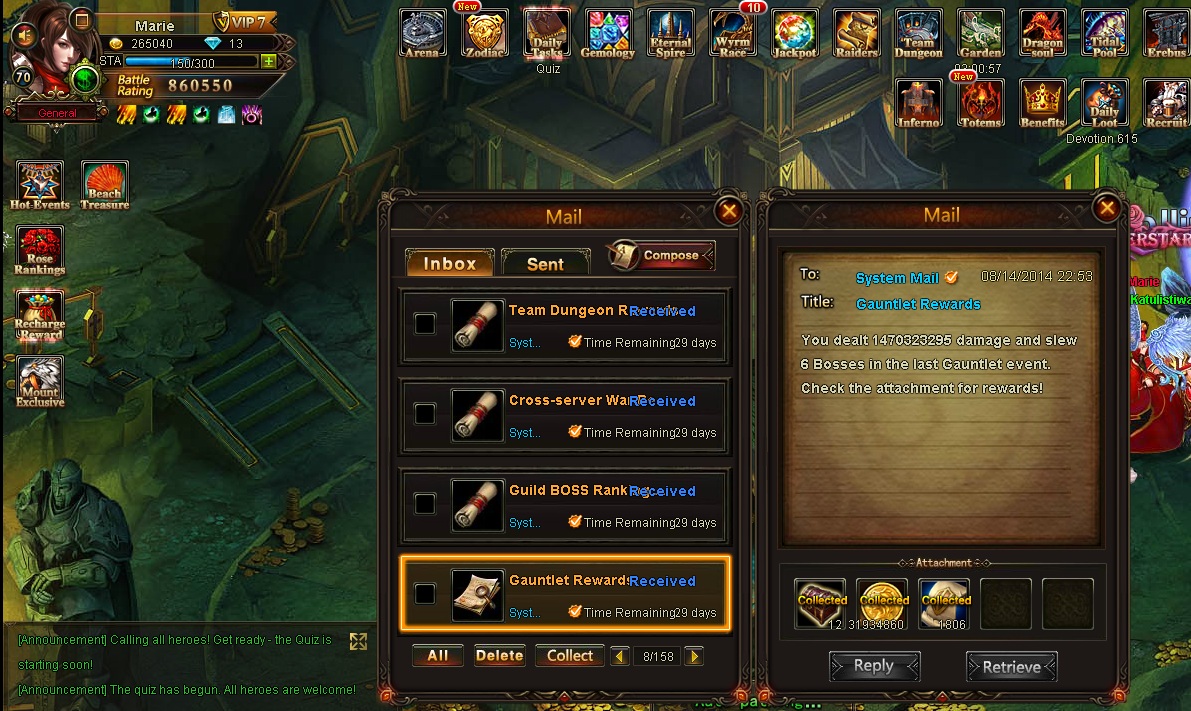The image size is (1191, 711).
Task: Reply to the system mail
Action: [873, 666]
